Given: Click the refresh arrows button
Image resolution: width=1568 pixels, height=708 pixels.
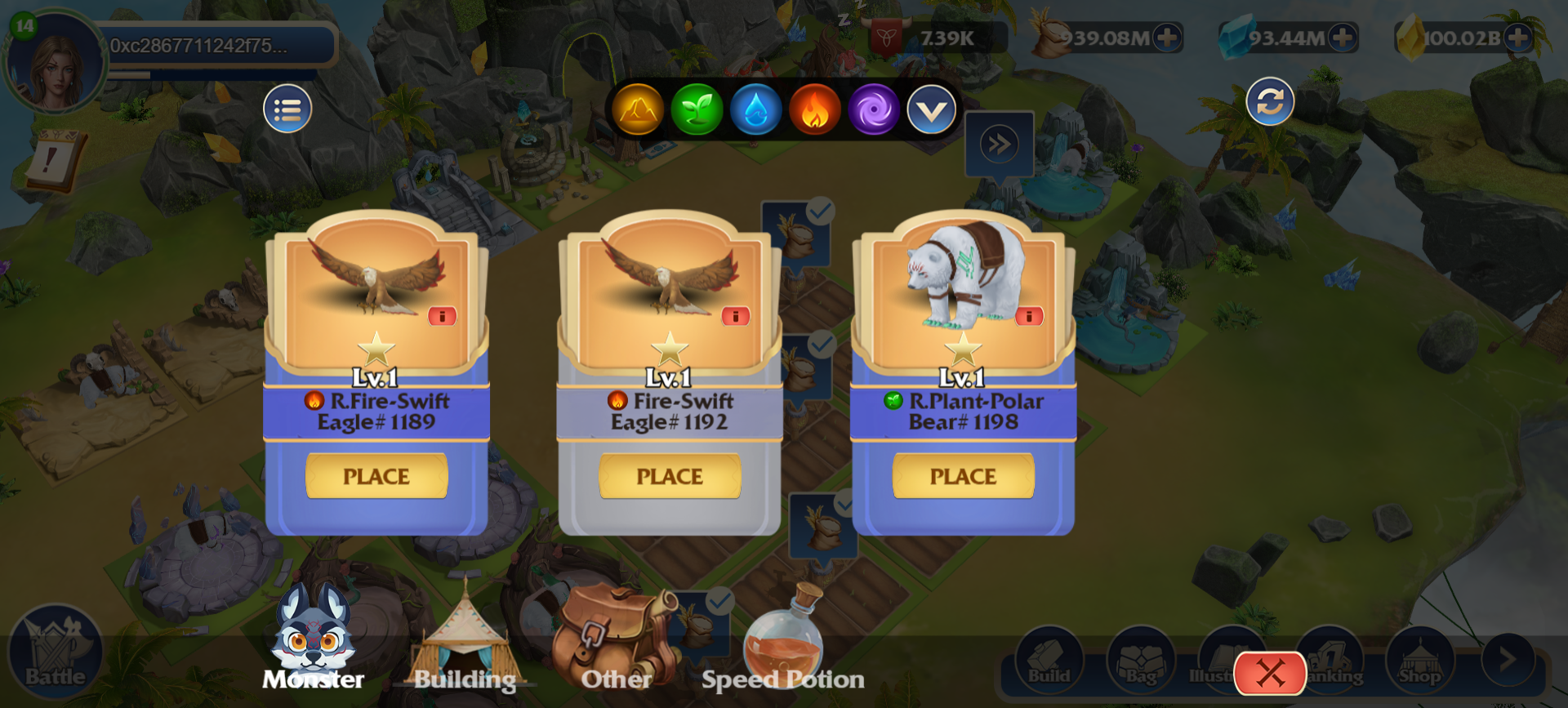Looking at the screenshot, I should [1270, 101].
